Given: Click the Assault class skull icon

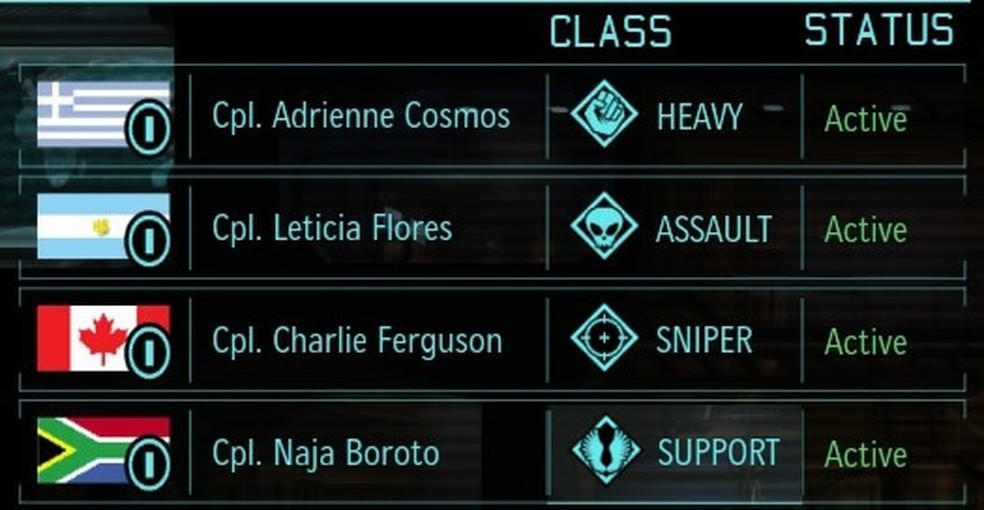Looking at the screenshot, I should 604,227.
